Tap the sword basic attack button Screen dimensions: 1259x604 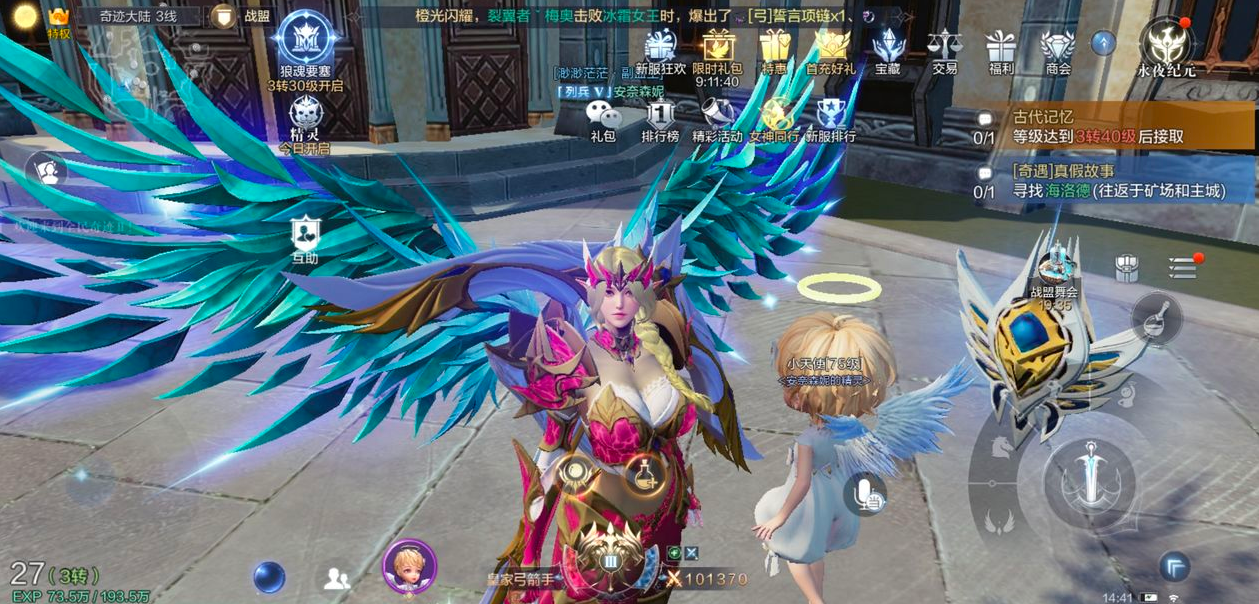1089,483
